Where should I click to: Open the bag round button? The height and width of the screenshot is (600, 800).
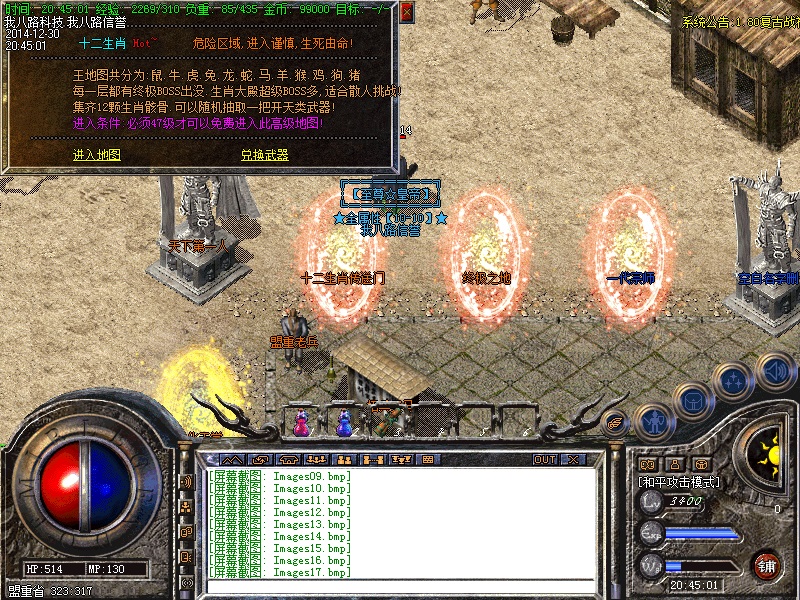(x=692, y=401)
